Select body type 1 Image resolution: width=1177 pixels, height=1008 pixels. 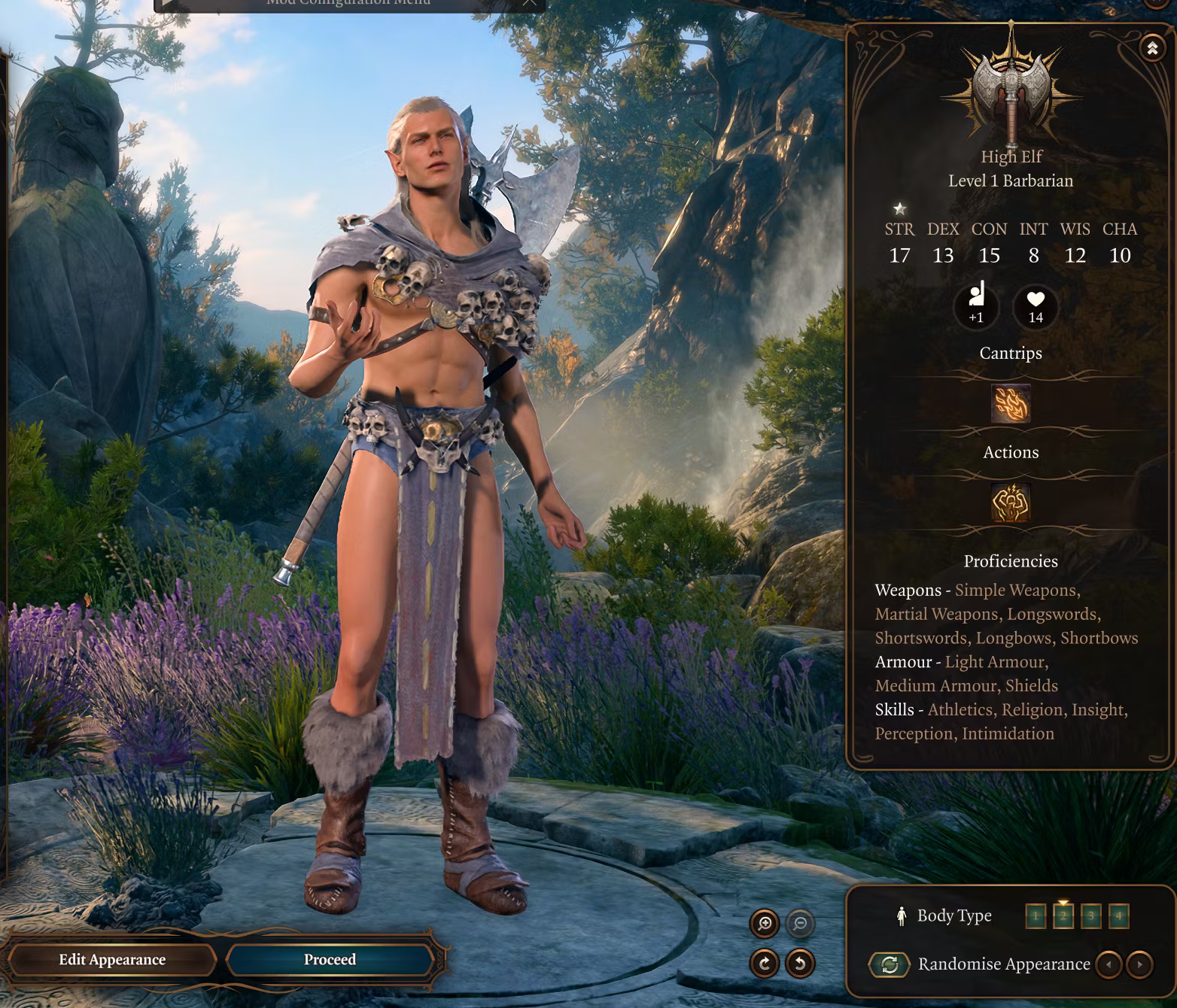(1036, 916)
